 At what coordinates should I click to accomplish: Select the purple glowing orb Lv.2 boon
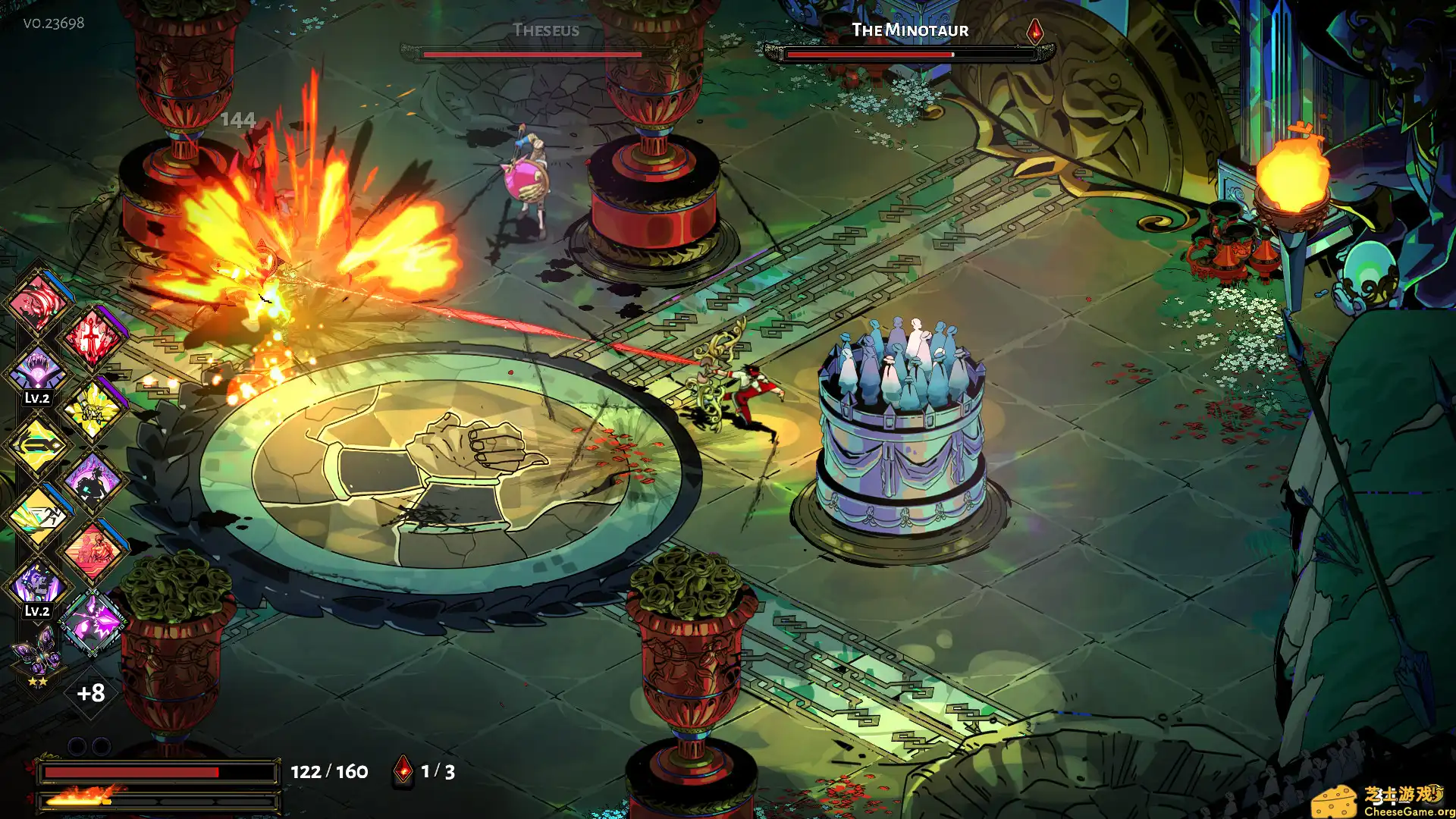[x=37, y=372]
